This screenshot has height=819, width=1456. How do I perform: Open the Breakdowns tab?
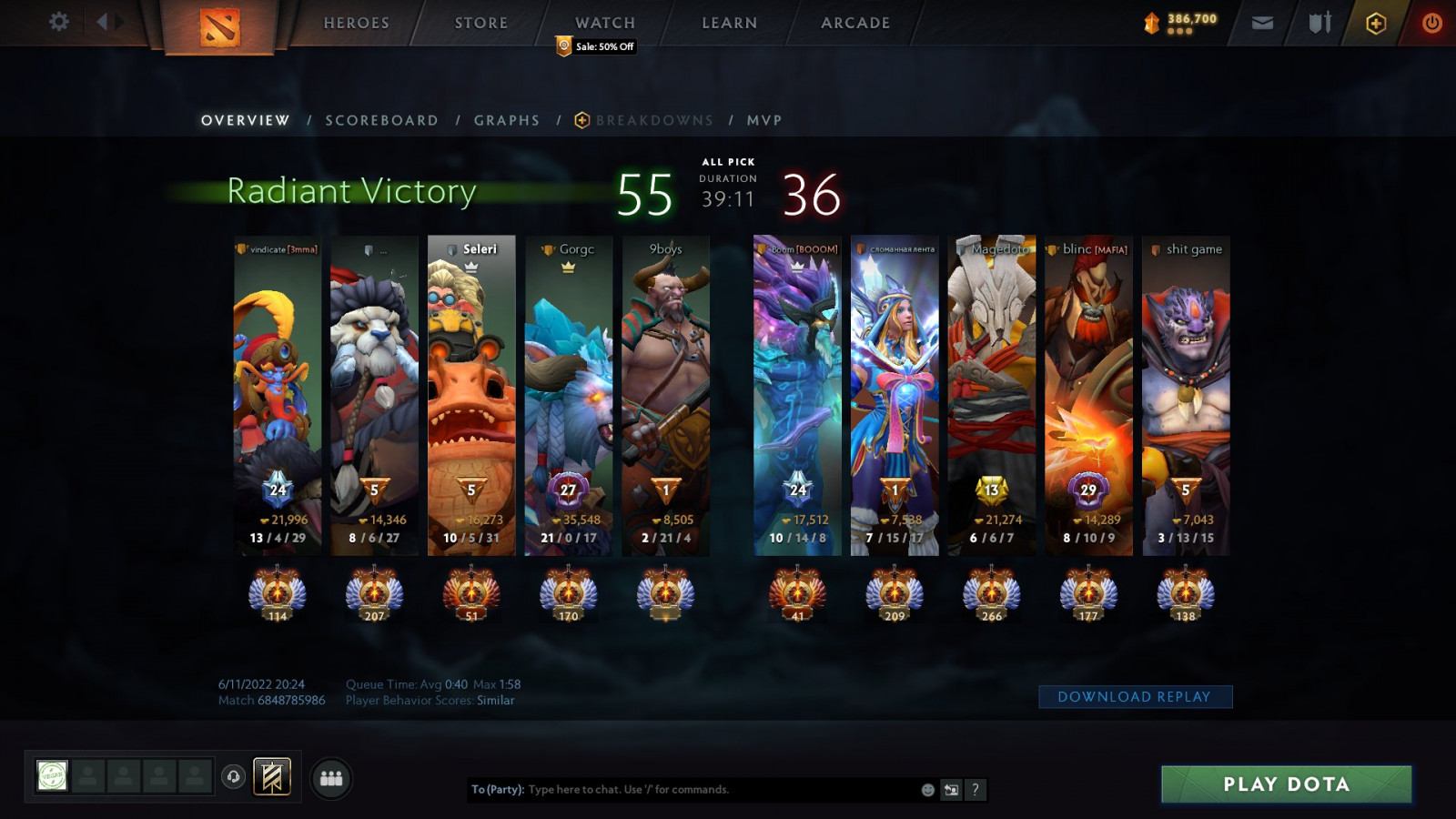[x=653, y=120]
